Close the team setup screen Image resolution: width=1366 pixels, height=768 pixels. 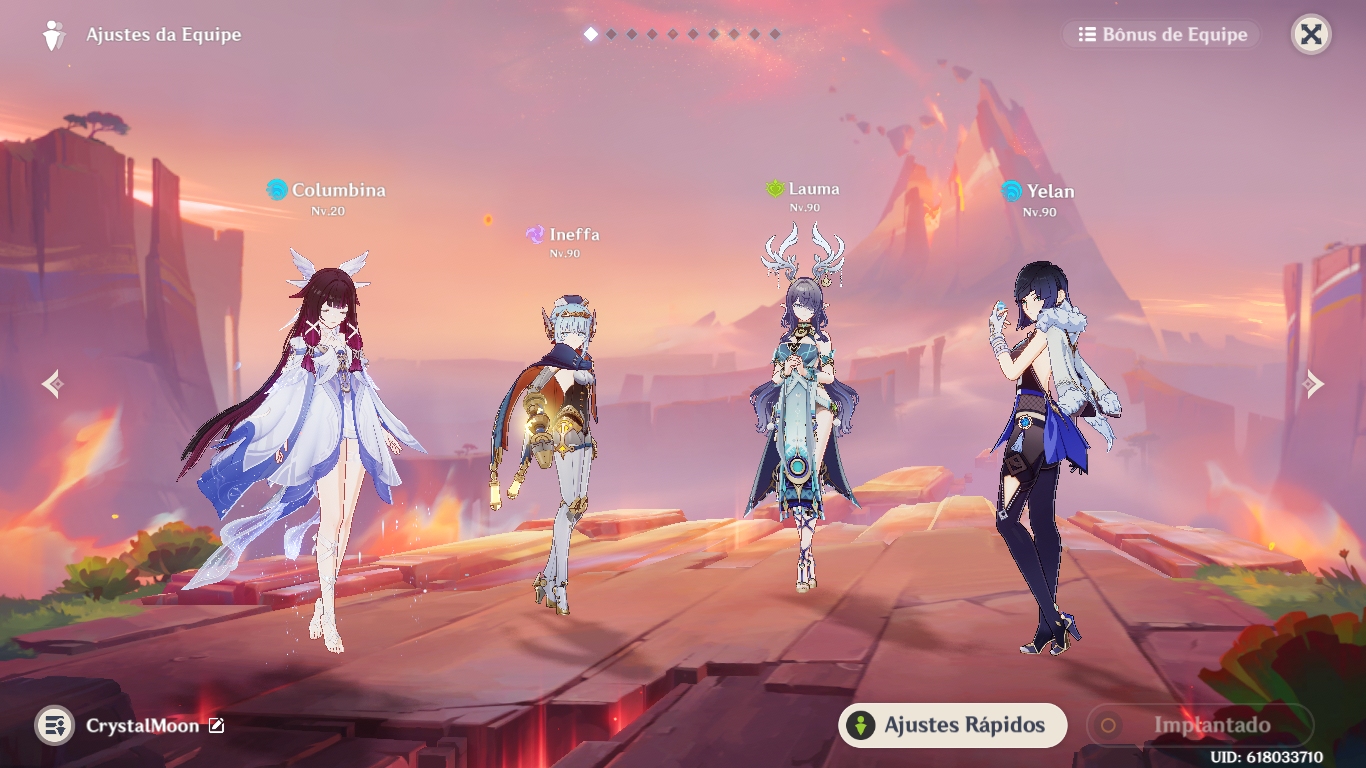(x=1311, y=35)
